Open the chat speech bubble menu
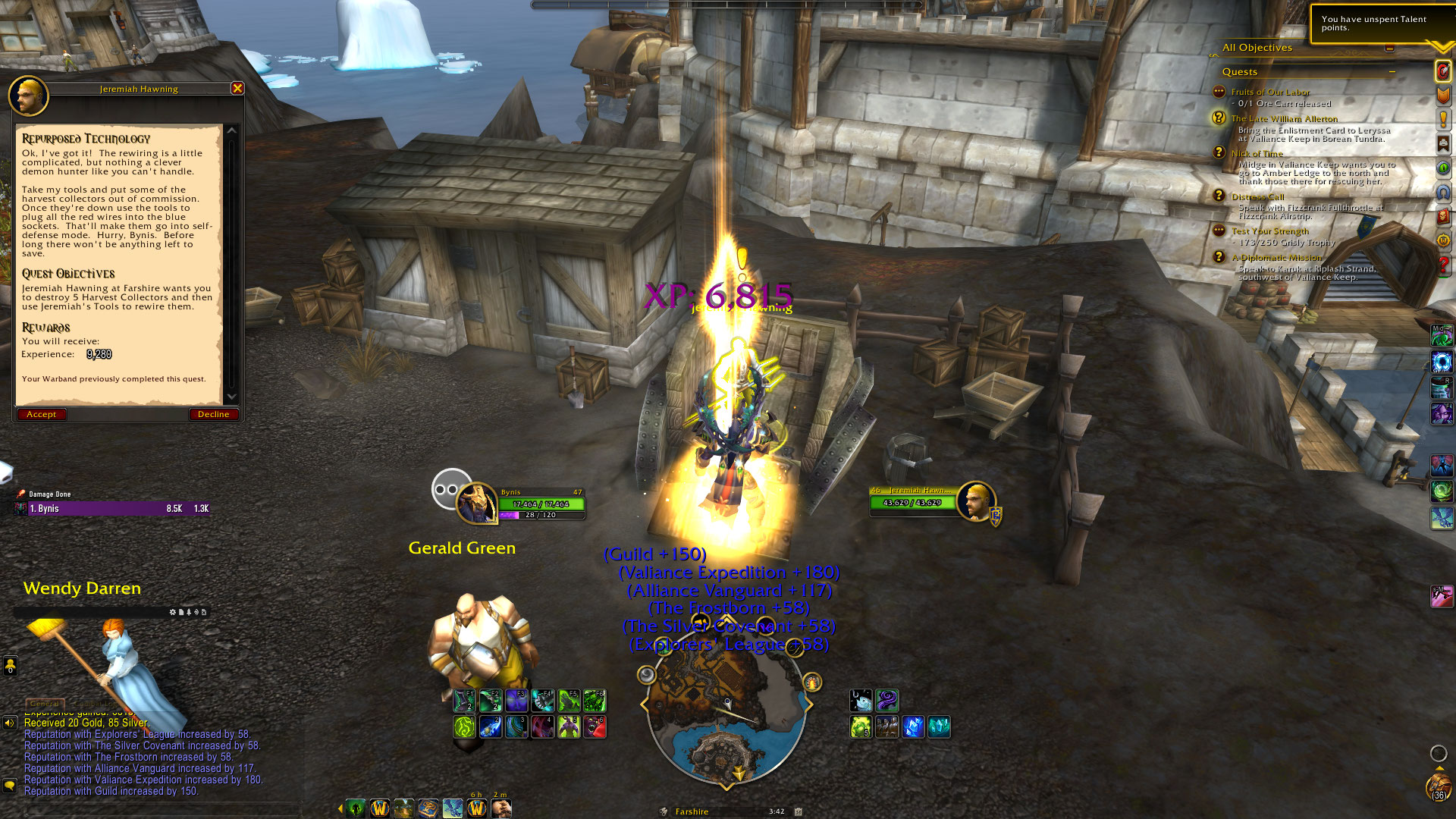1456x819 pixels. pyautogui.click(x=10, y=785)
